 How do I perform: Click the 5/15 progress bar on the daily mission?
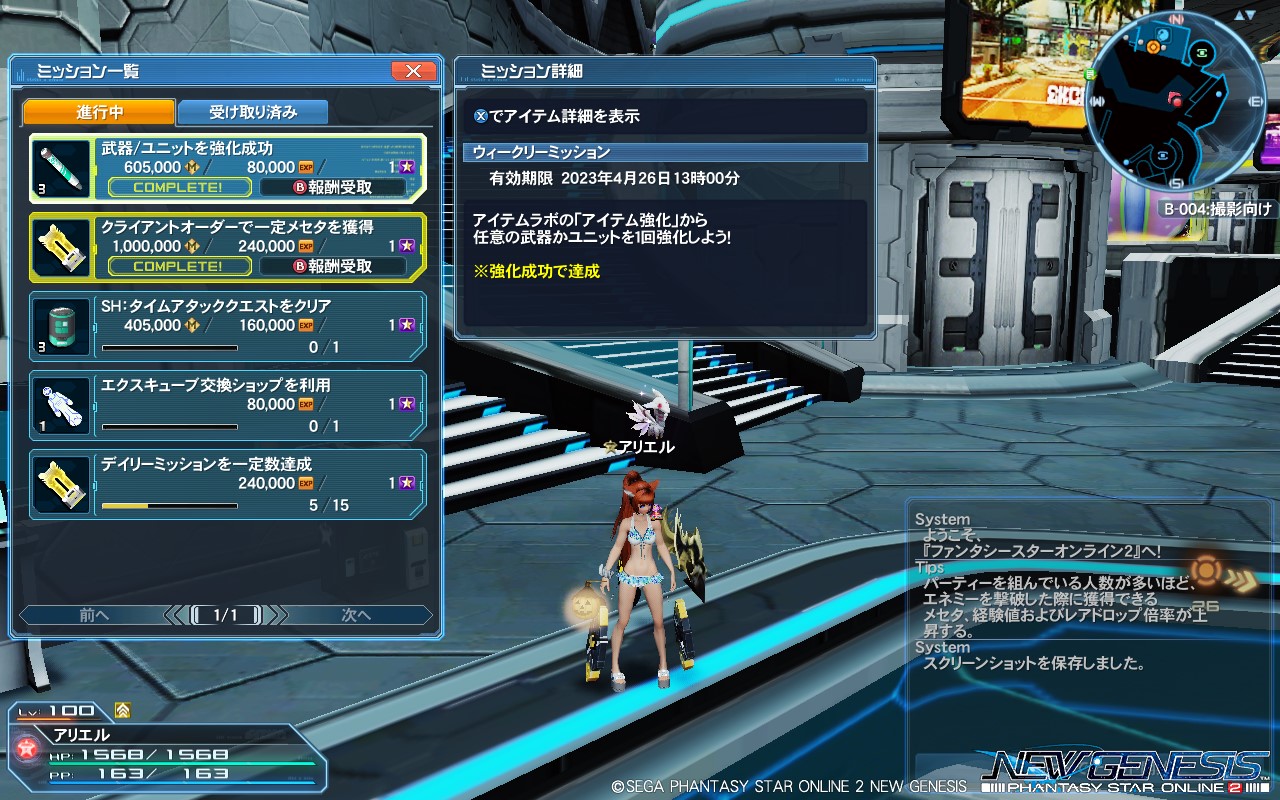click(170, 505)
